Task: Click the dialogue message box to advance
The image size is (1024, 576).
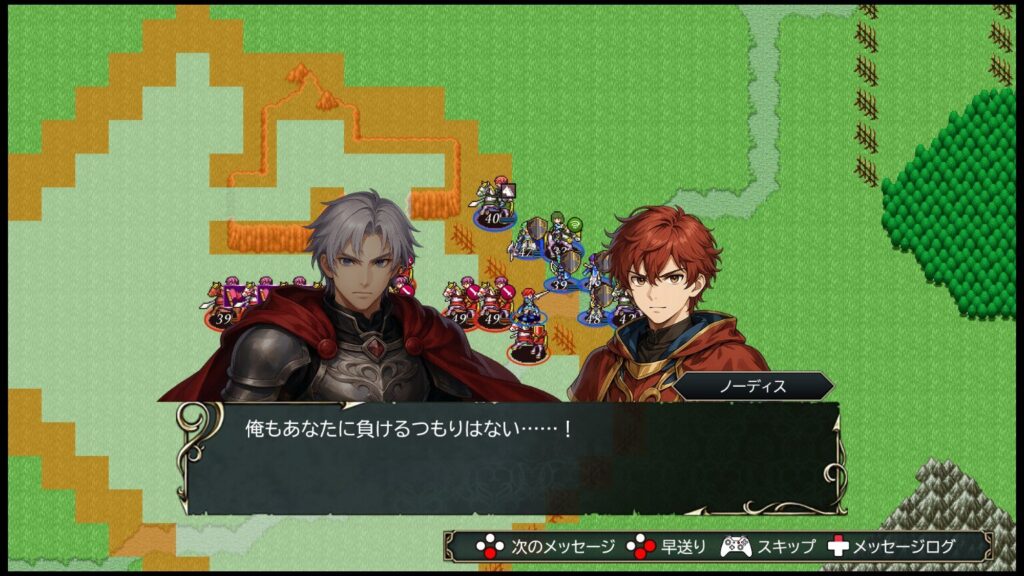Action: coord(510,458)
